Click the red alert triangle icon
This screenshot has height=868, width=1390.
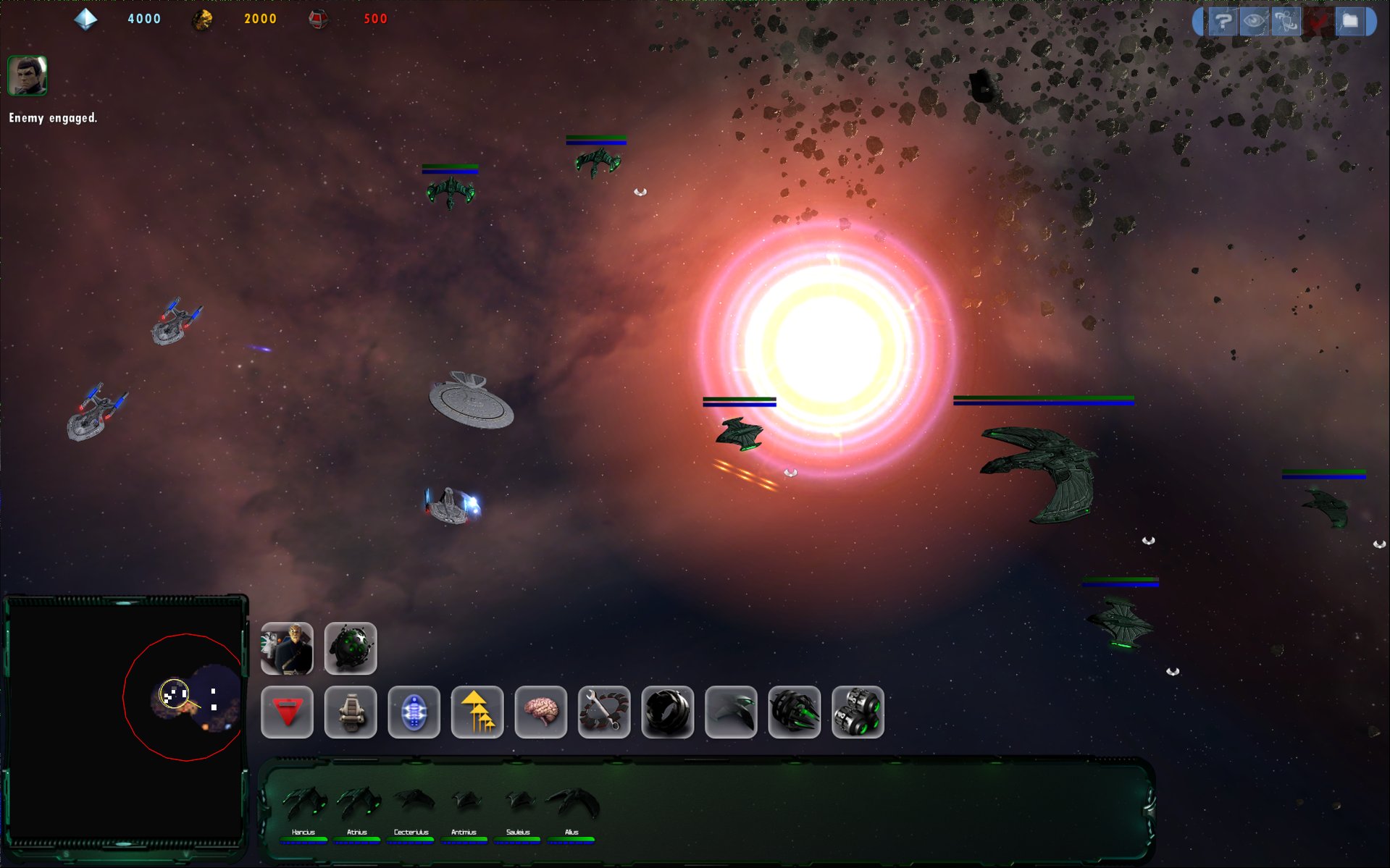point(287,712)
